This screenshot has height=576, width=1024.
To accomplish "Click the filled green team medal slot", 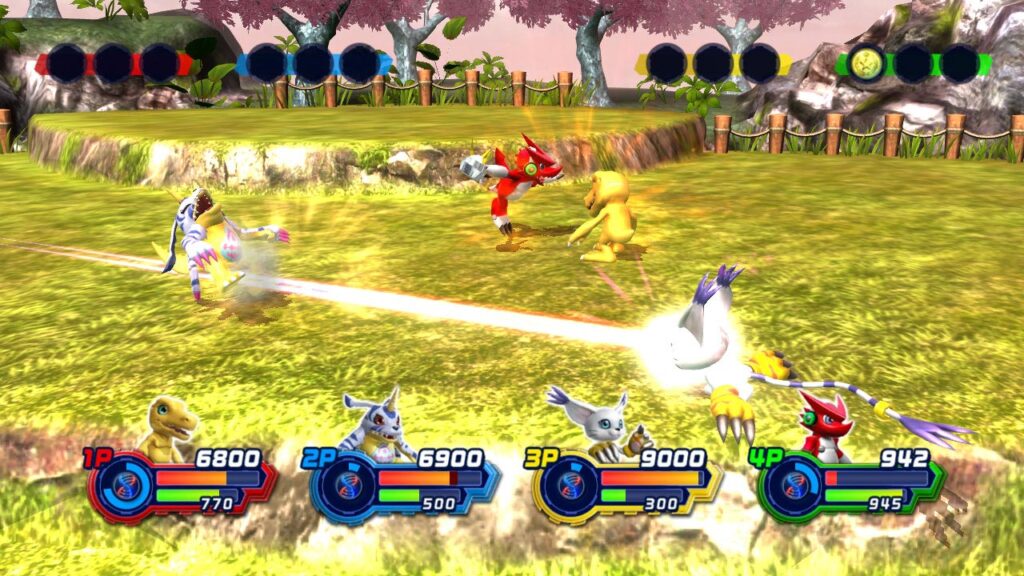I will tap(866, 63).
